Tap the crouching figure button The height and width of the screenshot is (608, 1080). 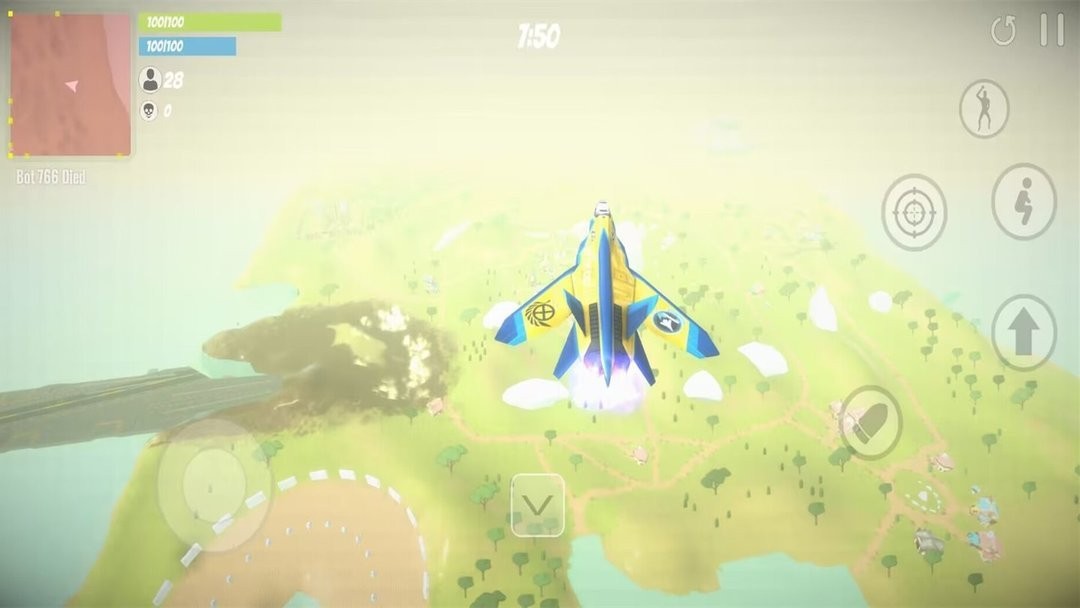(x=1024, y=201)
